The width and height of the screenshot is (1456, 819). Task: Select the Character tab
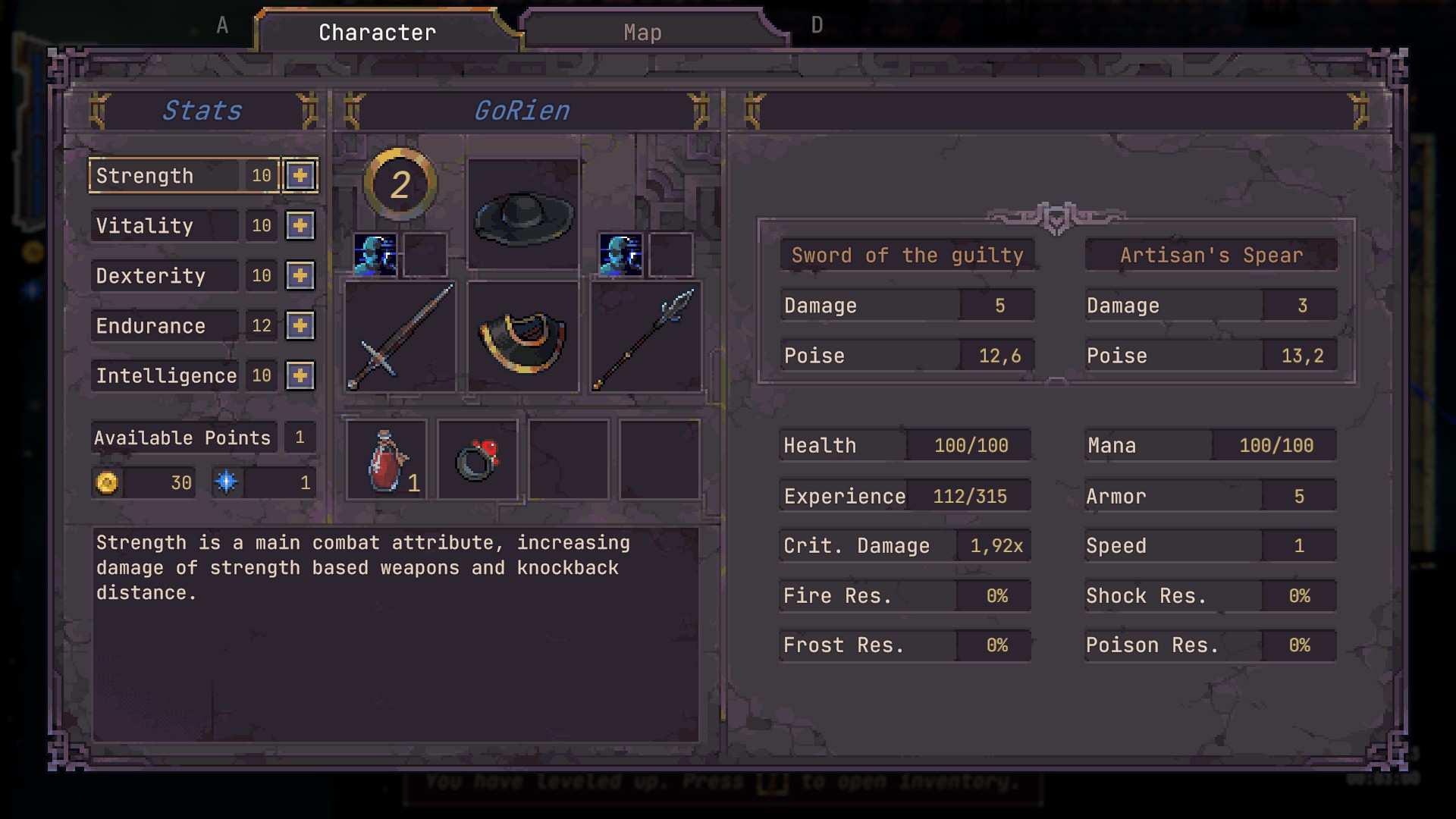click(377, 33)
